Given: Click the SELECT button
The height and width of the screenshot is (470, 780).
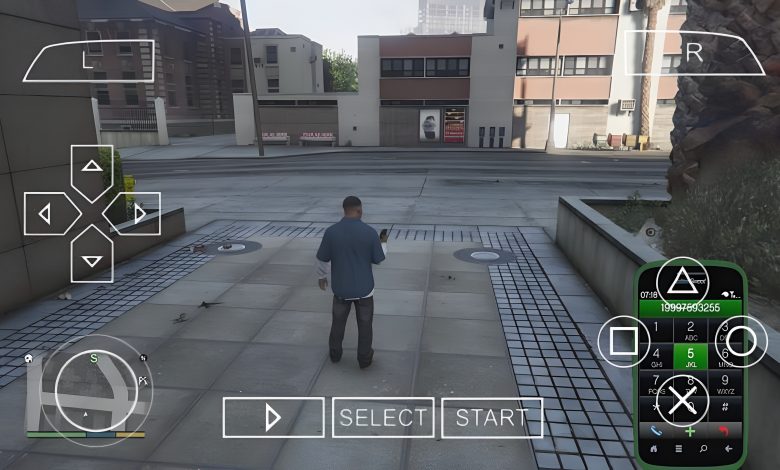Looking at the screenshot, I should click(x=383, y=418).
